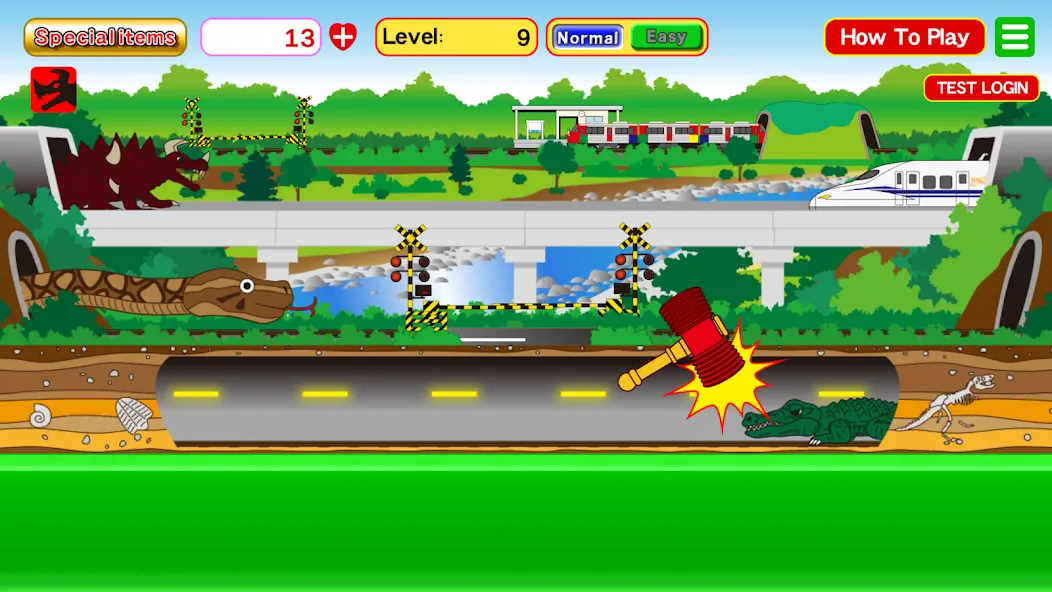Activate the red monster silhouette icon
Screen dimensions: 1052x592
[x=53, y=89]
